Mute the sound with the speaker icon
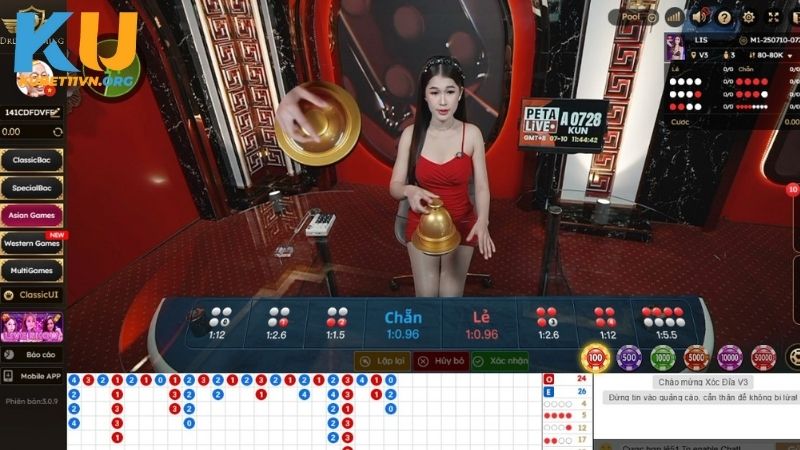800x450 pixels. tap(700, 17)
